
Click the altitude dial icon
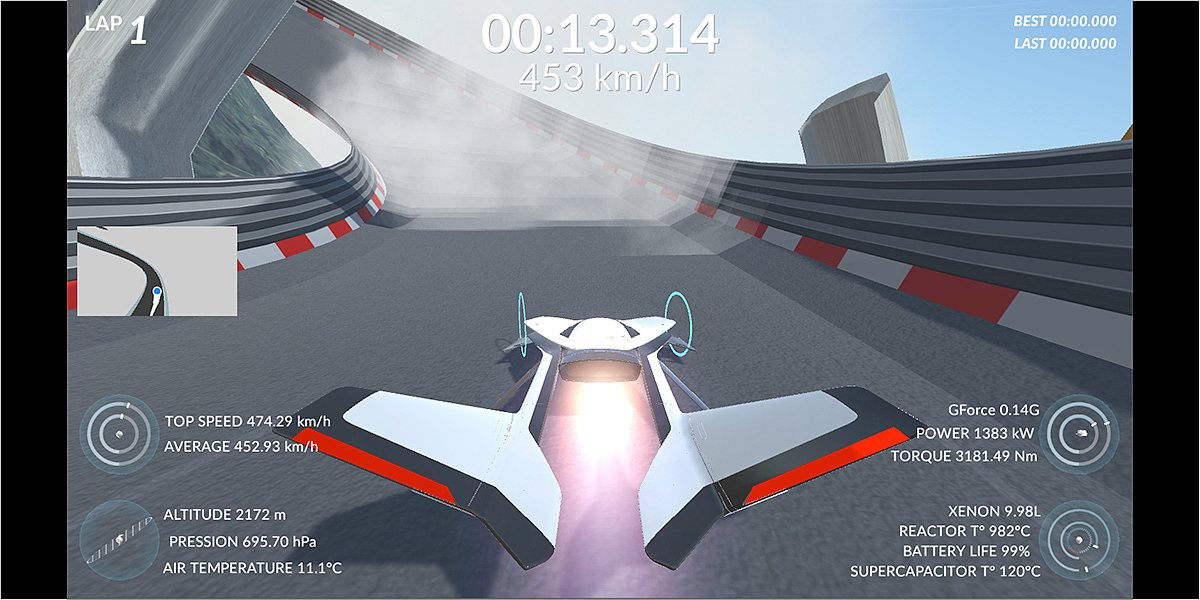point(118,540)
